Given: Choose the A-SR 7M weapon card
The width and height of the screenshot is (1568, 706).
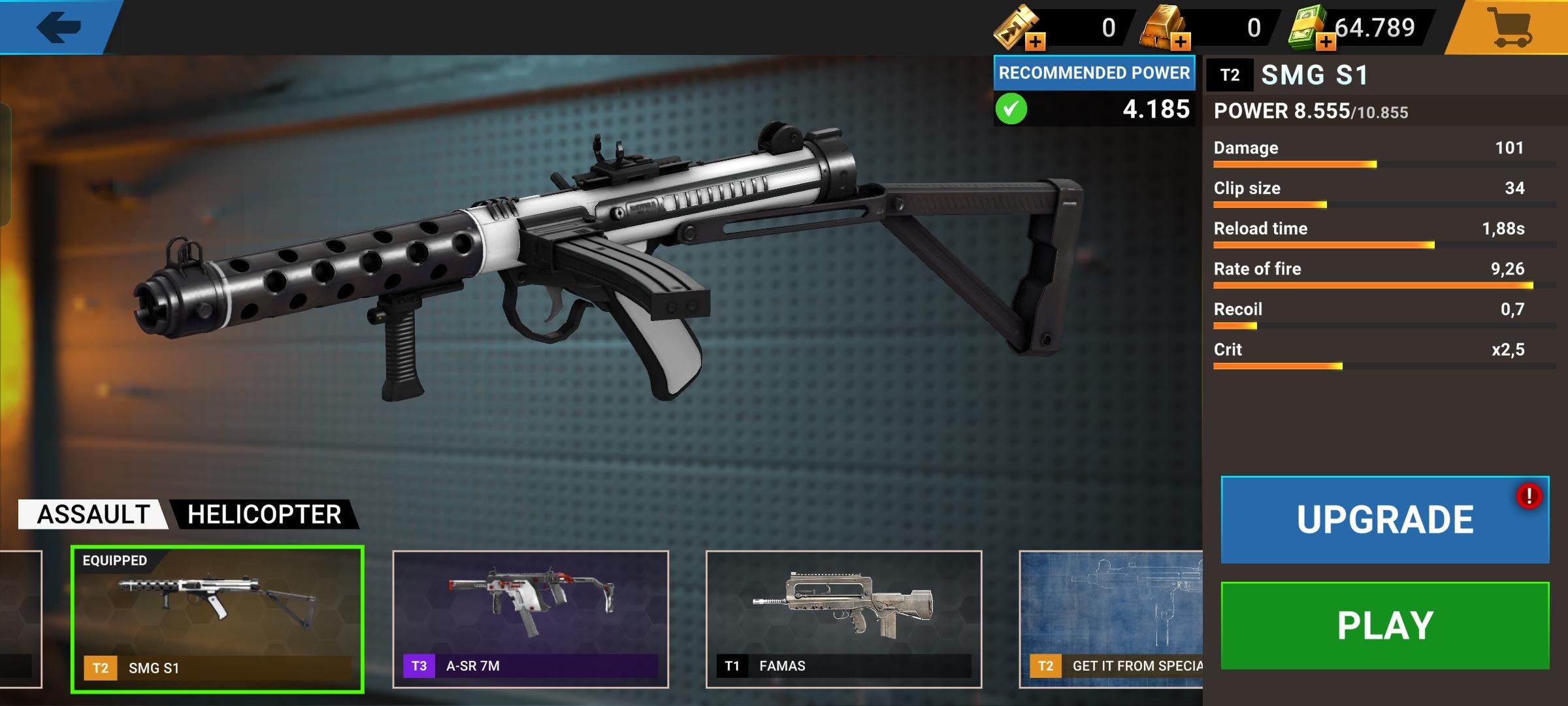Looking at the screenshot, I should tap(530, 618).
